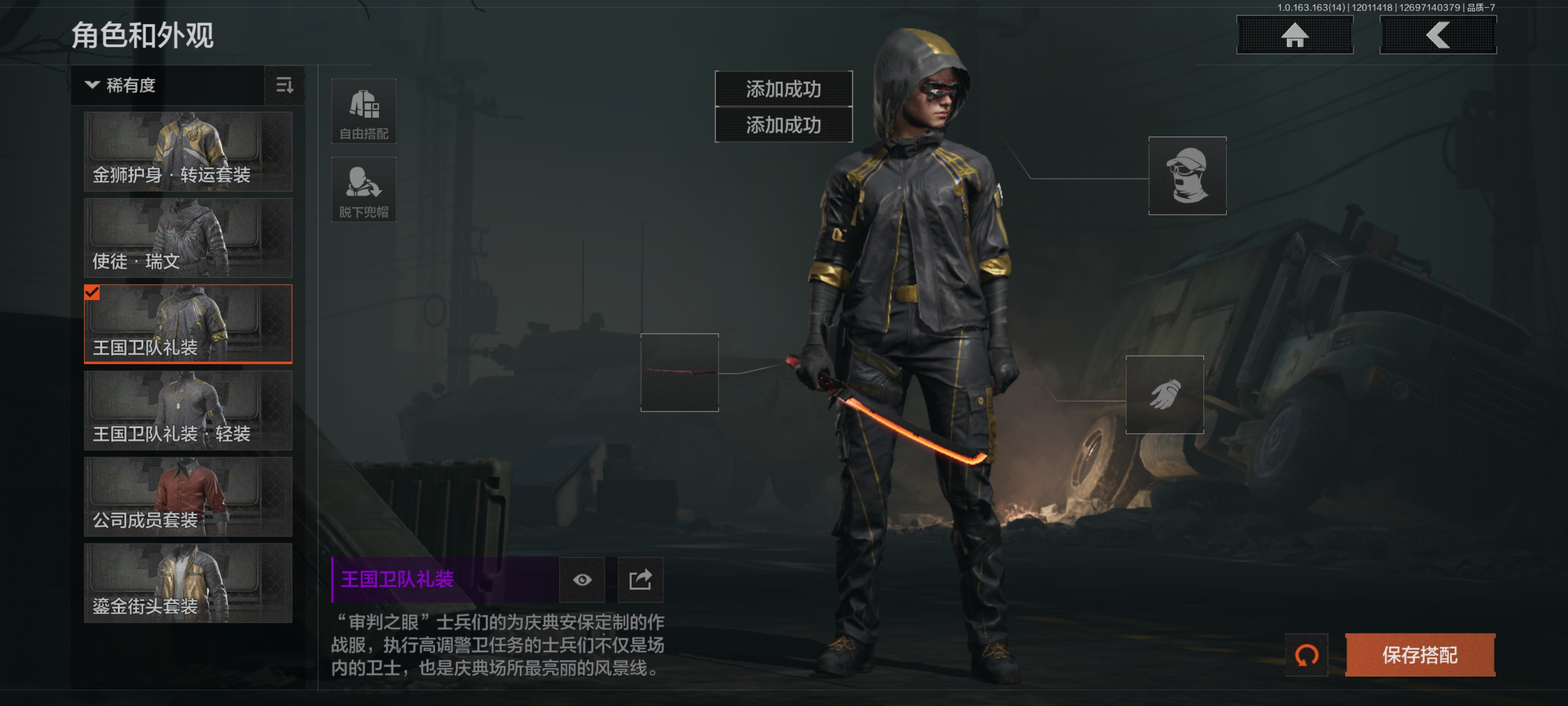This screenshot has height=706, width=1568.
Task: Click 脱下兜帽 to remove the hood
Action: point(363,190)
